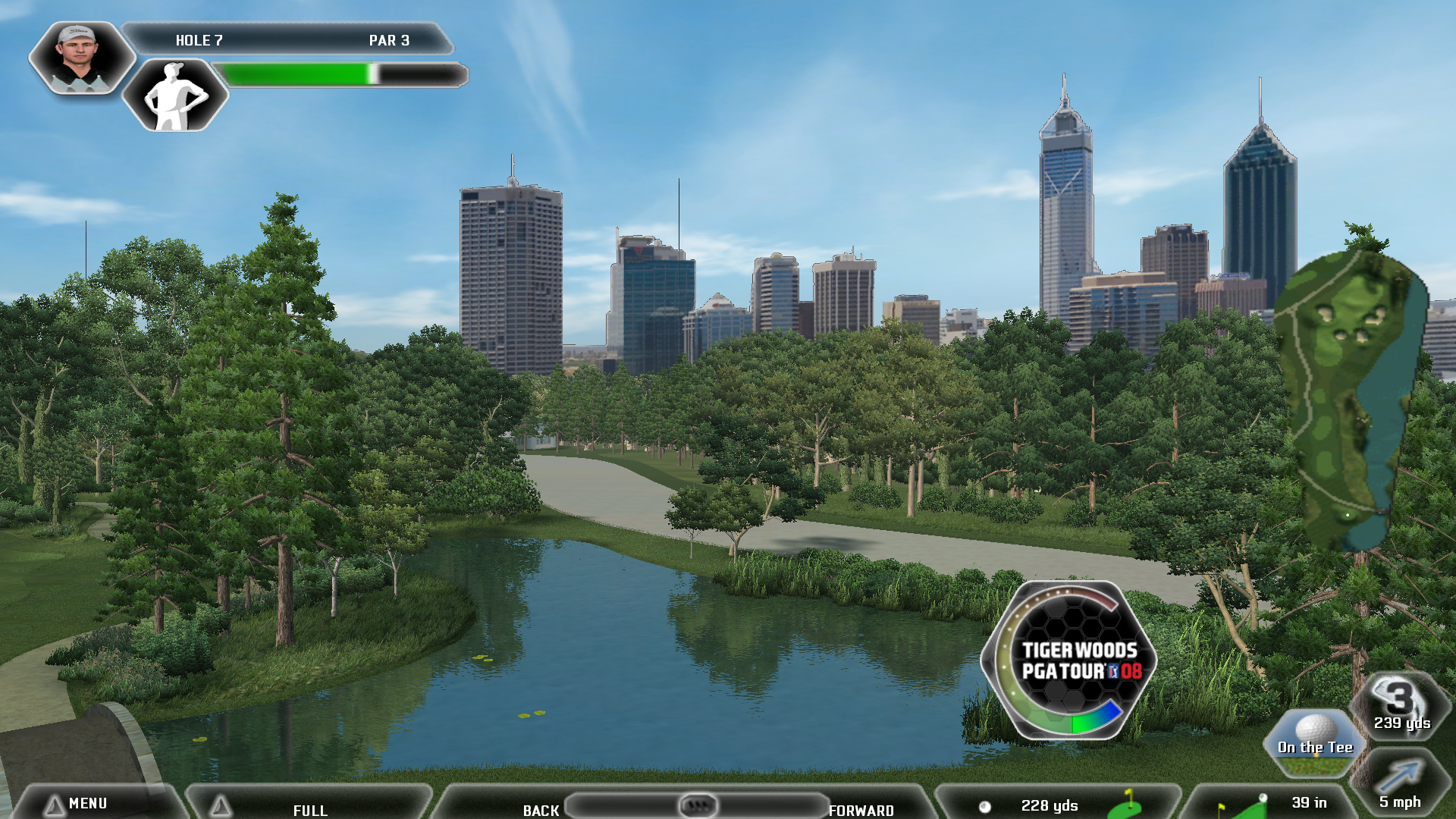1456x819 pixels.
Task: Click the BACK/FORWARD ball position slider
Action: coord(697,805)
